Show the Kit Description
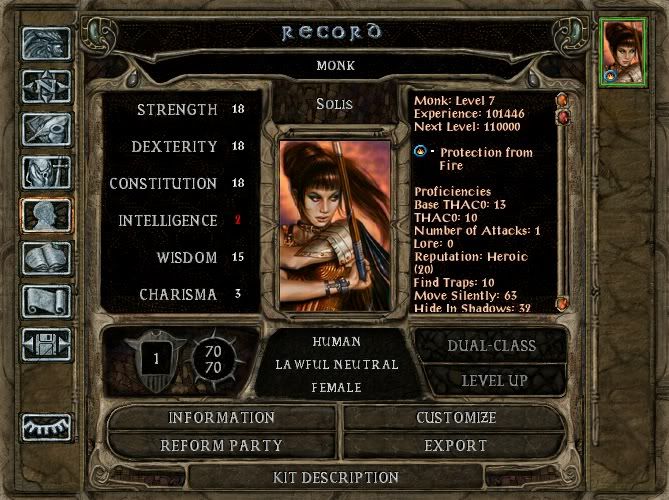The width and height of the screenshot is (669, 500). 336,477
